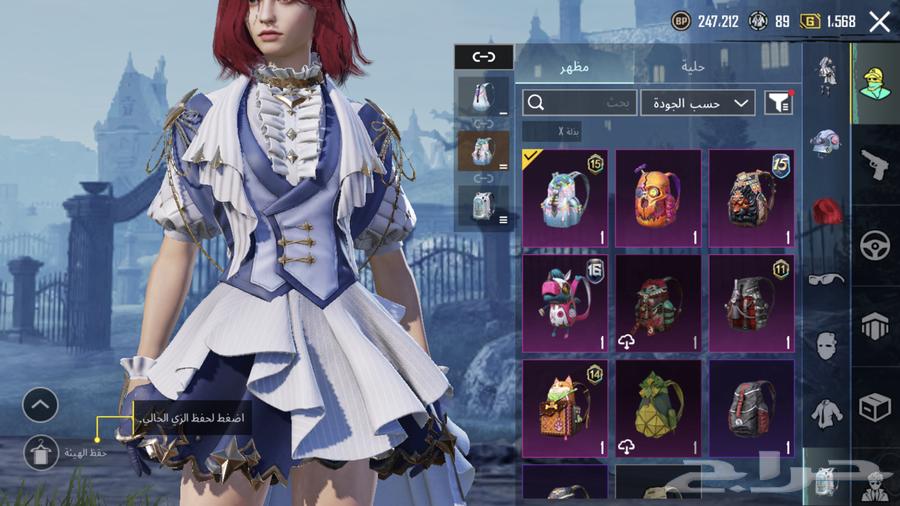Open the pistol weapons inventory section
This screenshot has height=506, width=900.
[x=876, y=164]
